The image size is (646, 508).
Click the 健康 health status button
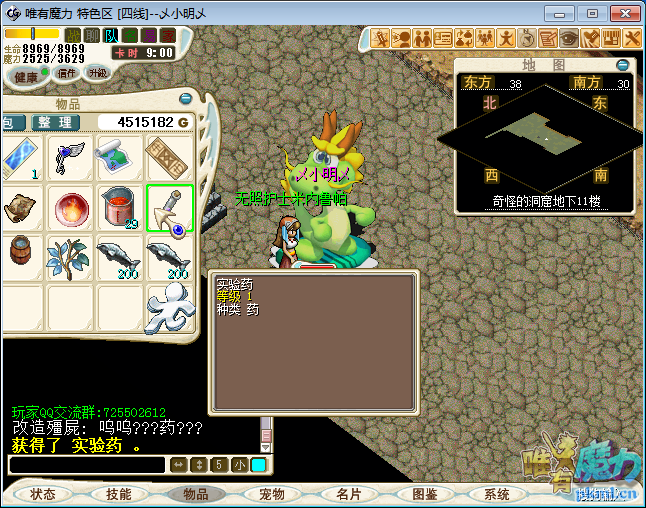pyautogui.click(x=26, y=77)
